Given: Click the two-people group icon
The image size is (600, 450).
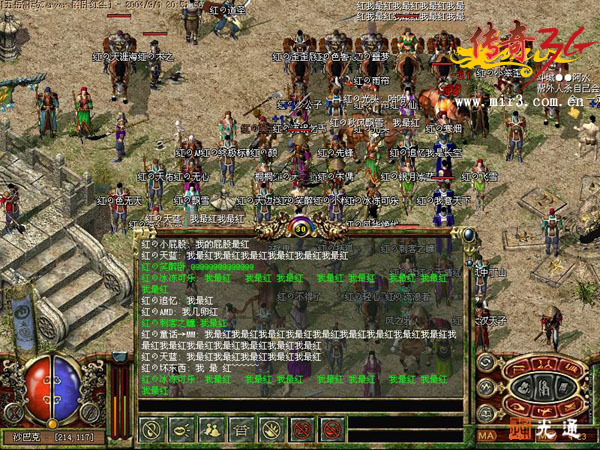Looking at the screenshot, I should (x=212, y=430).
